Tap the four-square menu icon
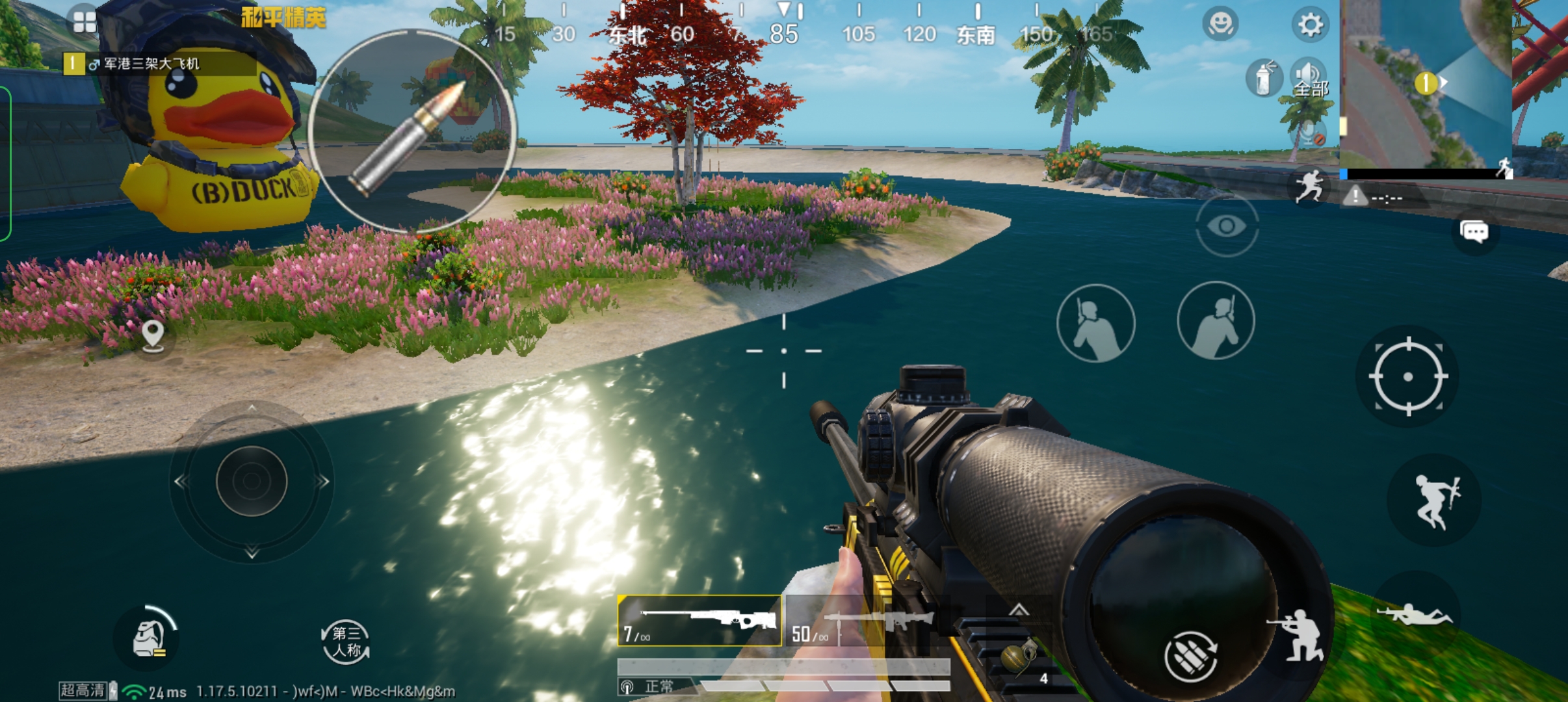The image size is (1568, 702). pos(85,21)
